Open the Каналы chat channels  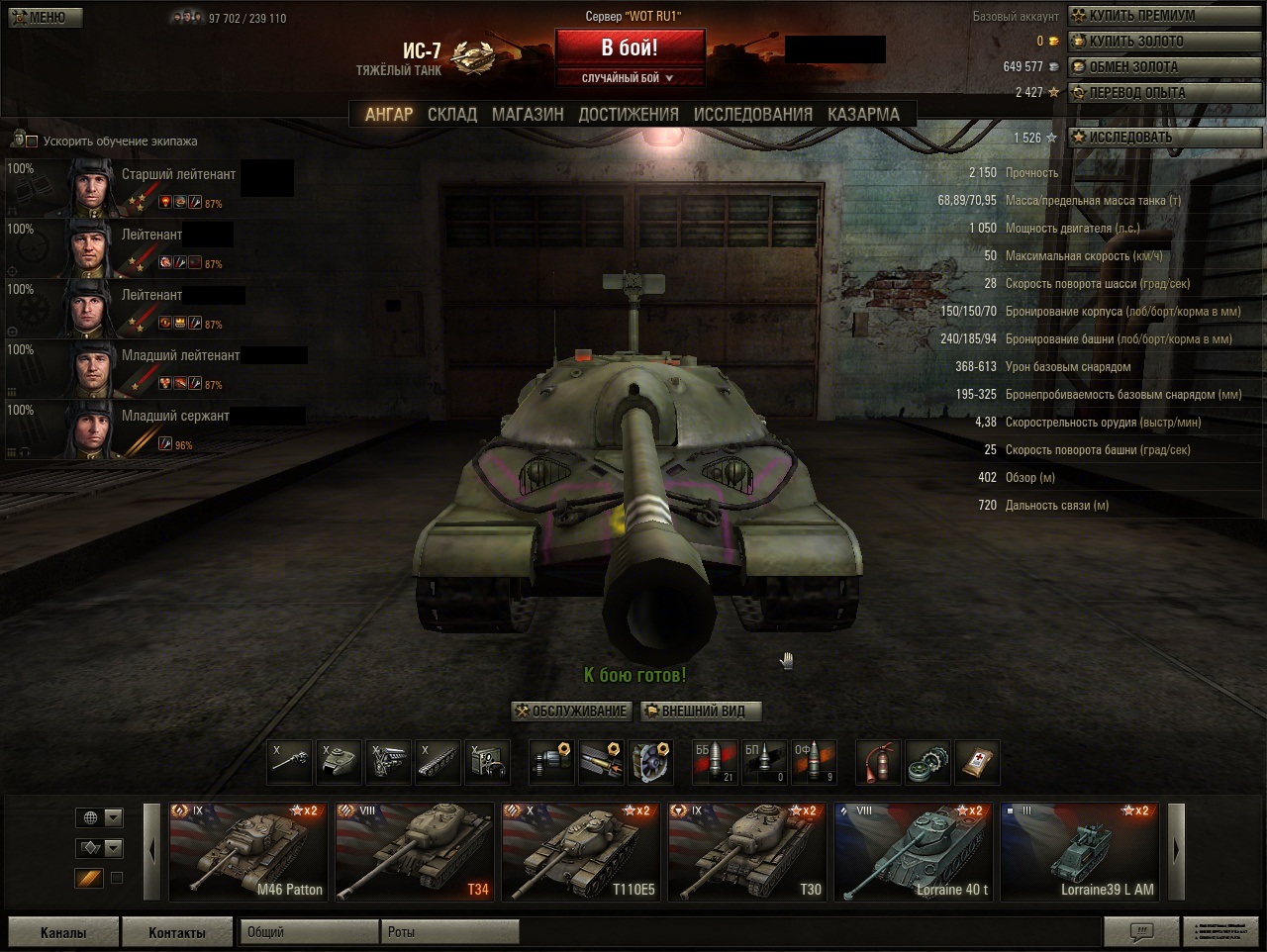click(x=63, y=932)
